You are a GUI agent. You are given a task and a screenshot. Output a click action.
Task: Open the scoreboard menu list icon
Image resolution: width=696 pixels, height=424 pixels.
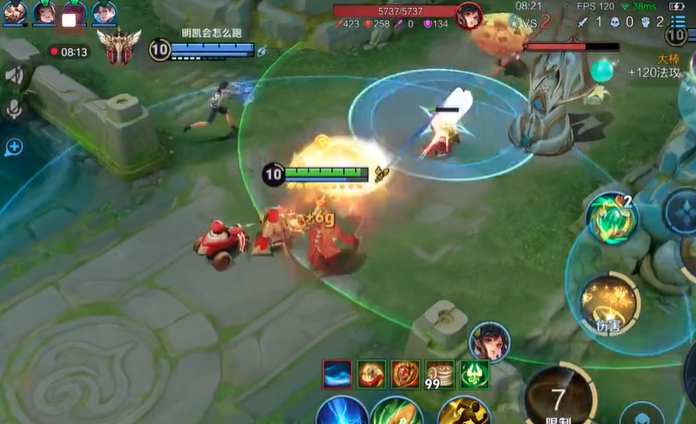(x=679, y=21)
